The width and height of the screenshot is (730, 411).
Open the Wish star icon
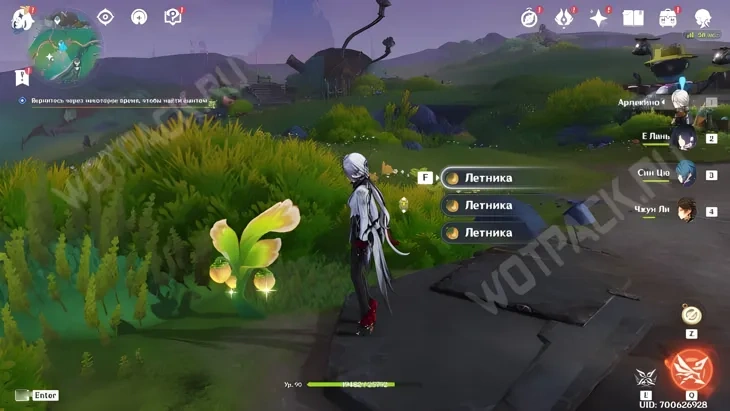point(599,17)
